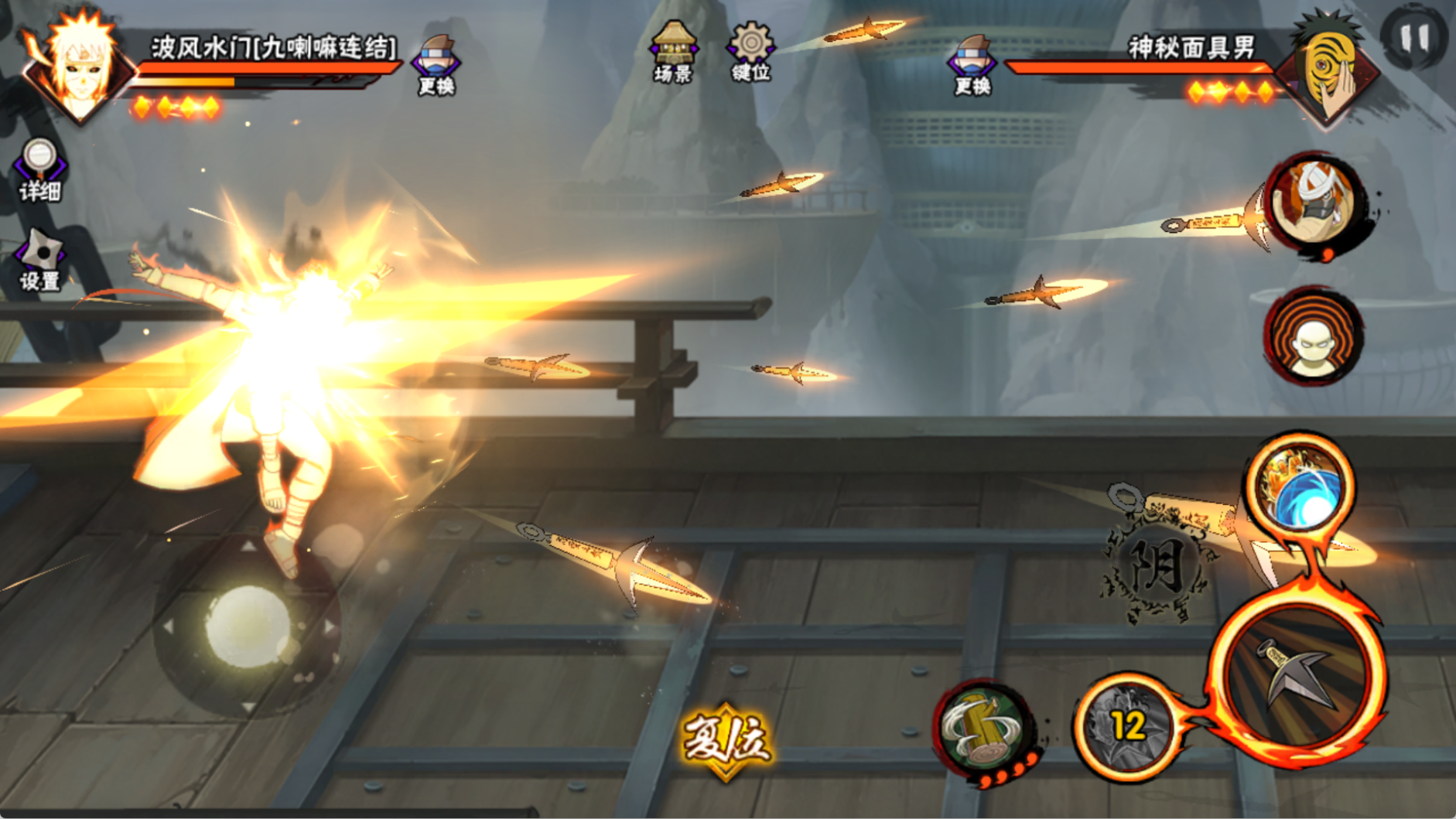Open the 详细 details panel
1456x819 pixels.
39,169
